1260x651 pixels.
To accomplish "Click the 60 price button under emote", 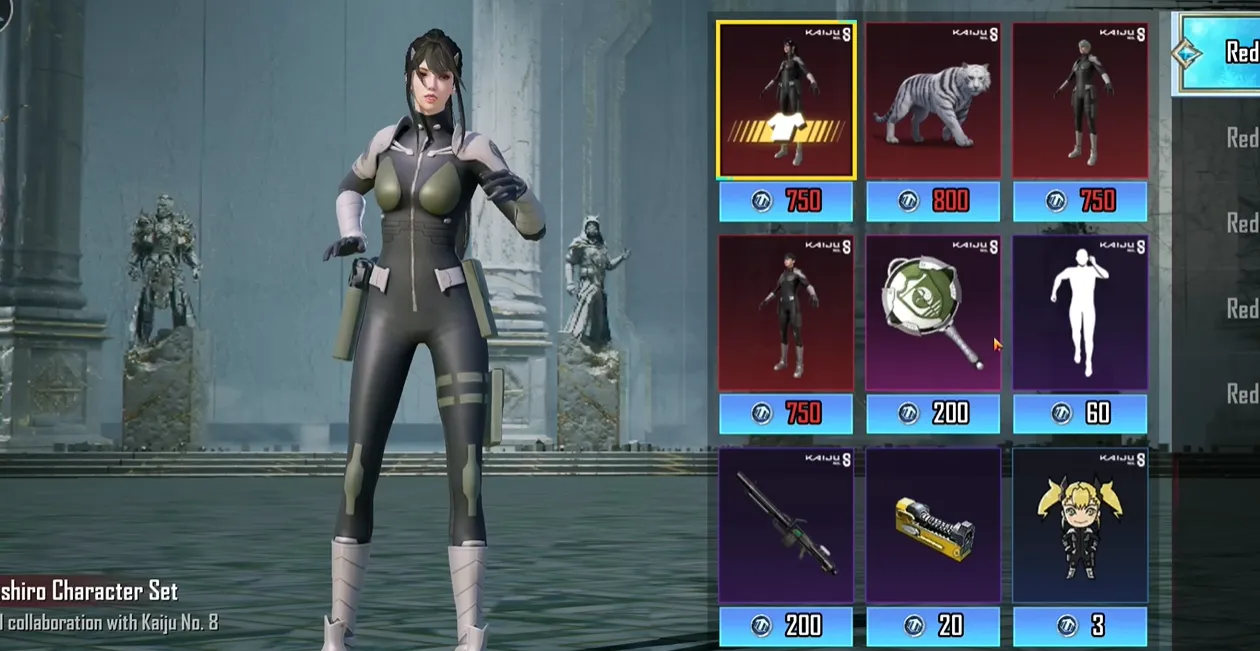I will [x=1080, y=414].
